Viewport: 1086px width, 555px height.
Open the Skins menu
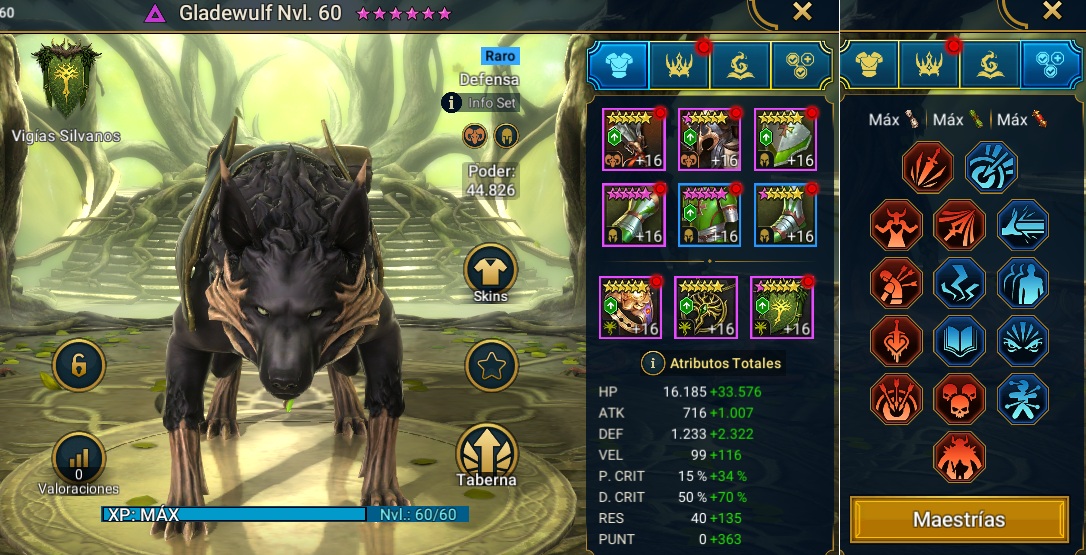(x=490, y=271)
